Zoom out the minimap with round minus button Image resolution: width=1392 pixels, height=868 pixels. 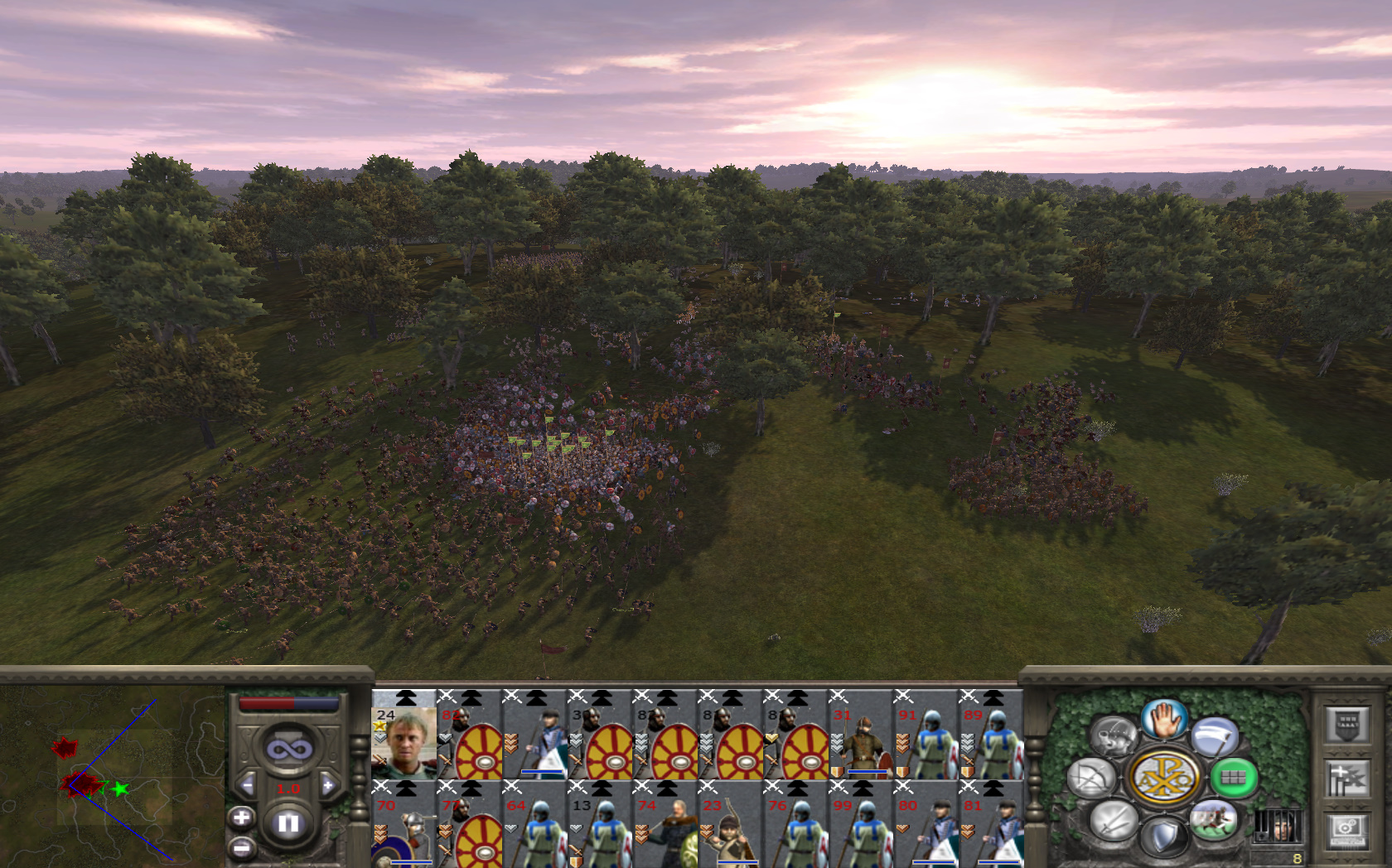click(241, 847)
